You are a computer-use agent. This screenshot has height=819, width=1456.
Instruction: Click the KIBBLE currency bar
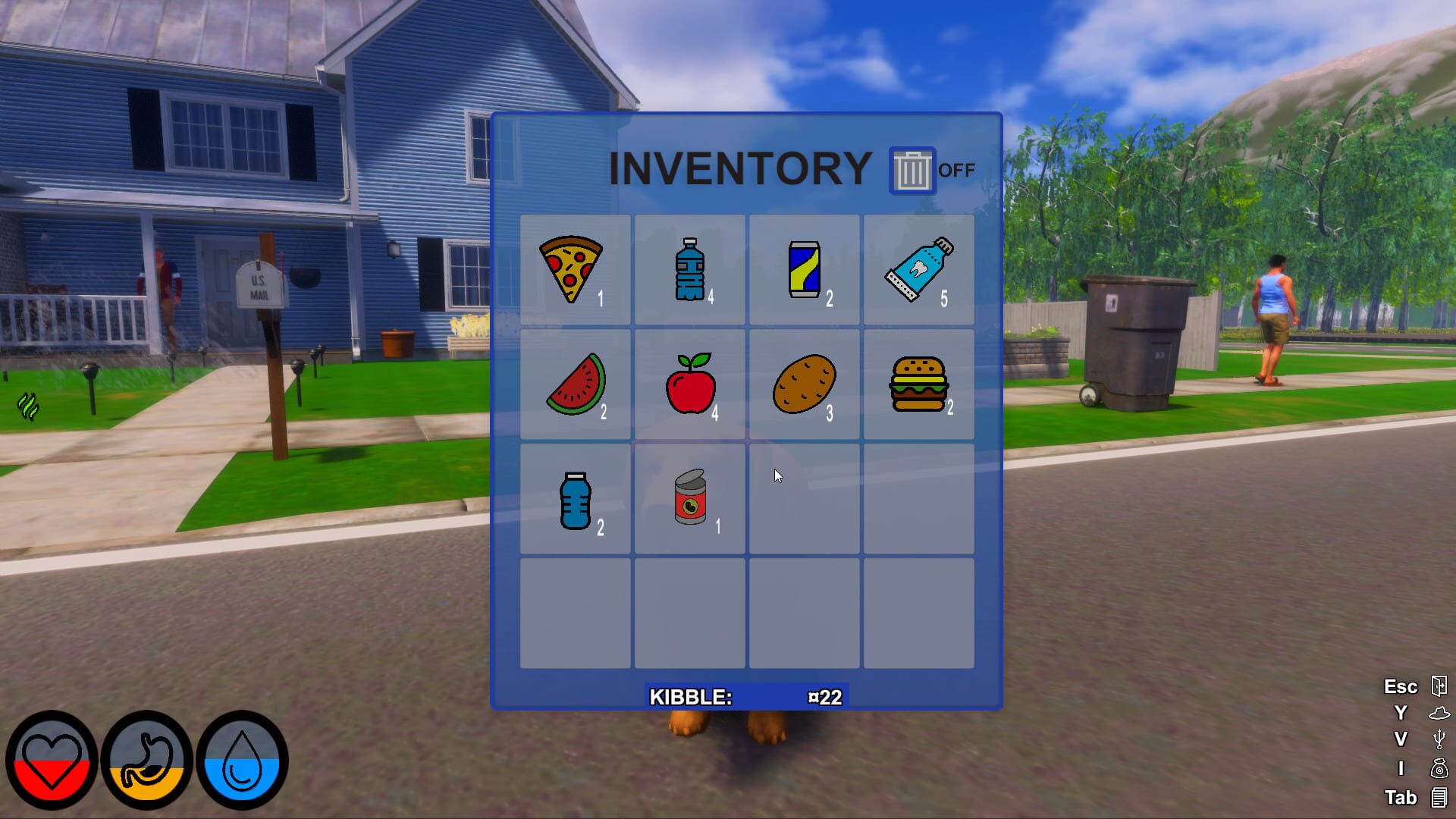click(x=747, y=697)
